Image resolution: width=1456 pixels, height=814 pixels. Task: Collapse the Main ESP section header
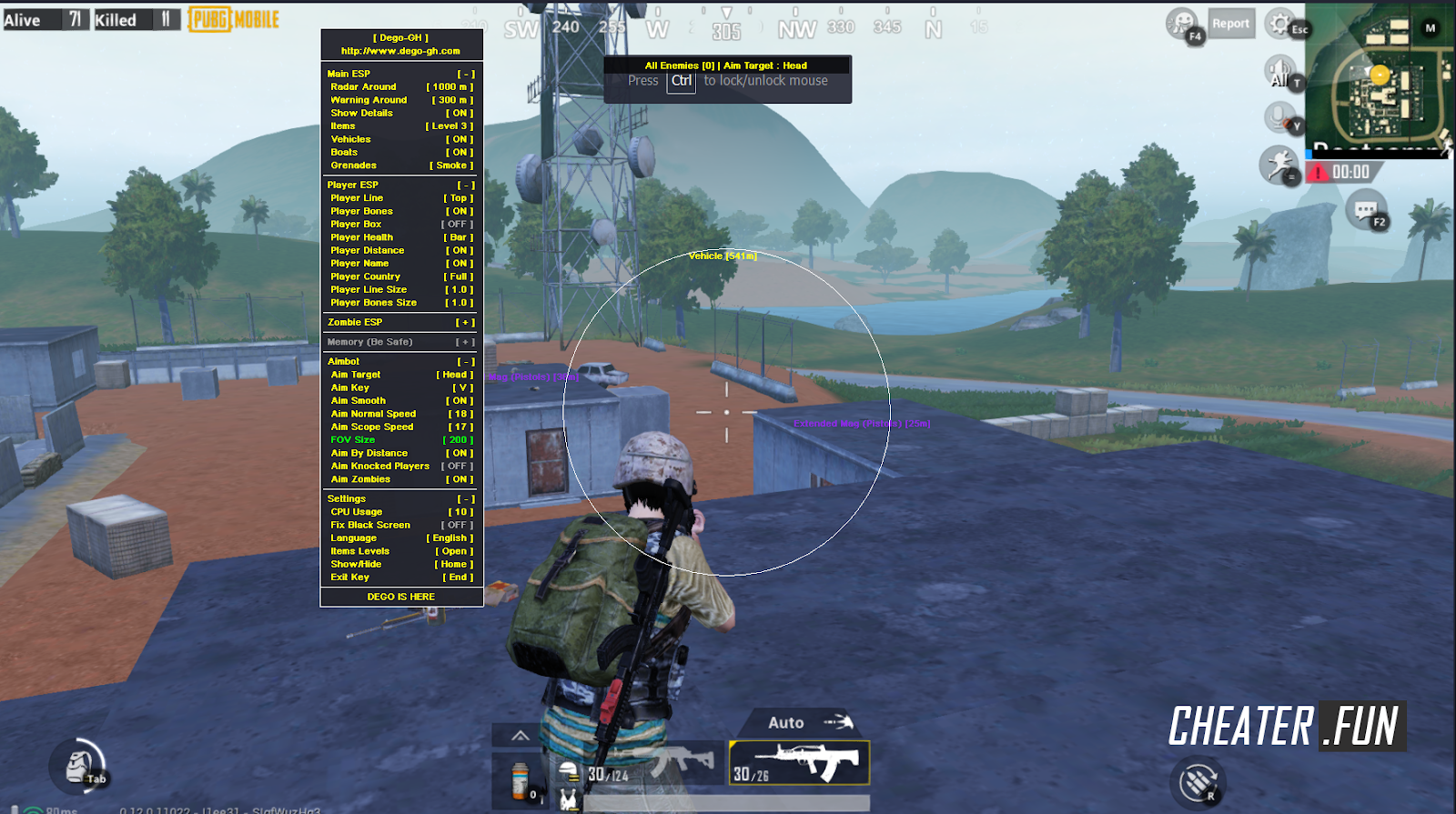point(466,74)
